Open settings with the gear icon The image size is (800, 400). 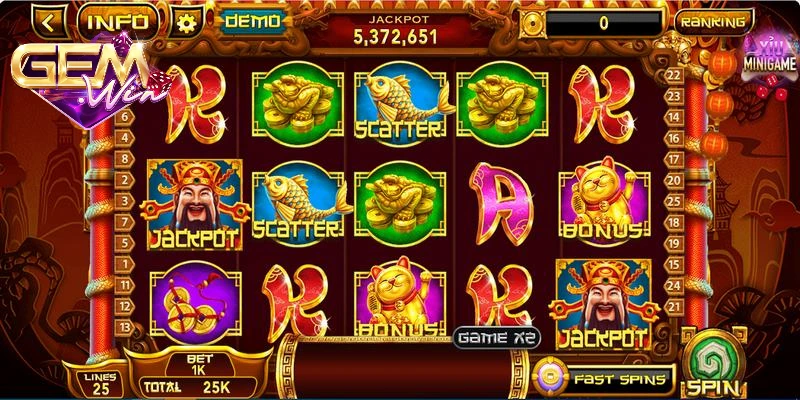[183, 21]
